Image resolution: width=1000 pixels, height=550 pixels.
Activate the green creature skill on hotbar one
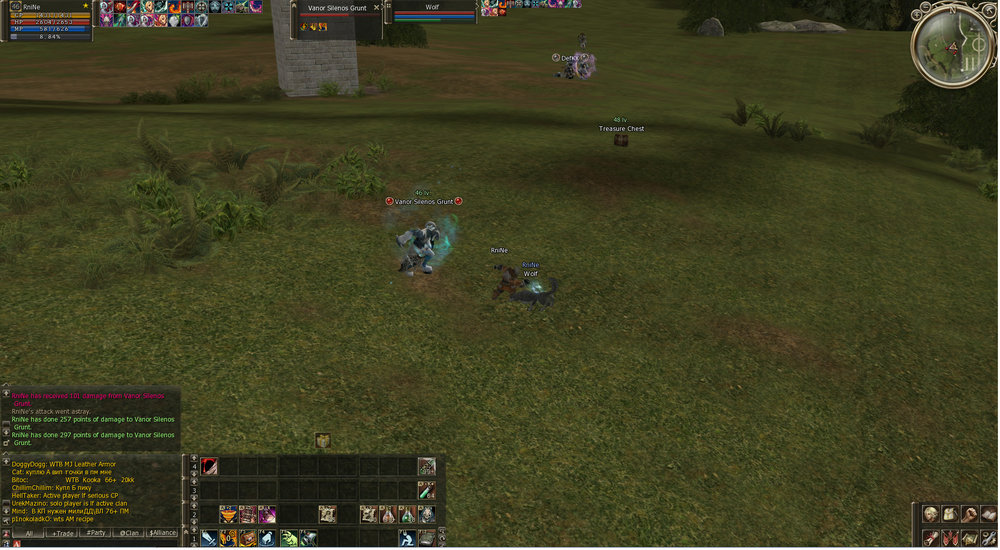(288, 539)
